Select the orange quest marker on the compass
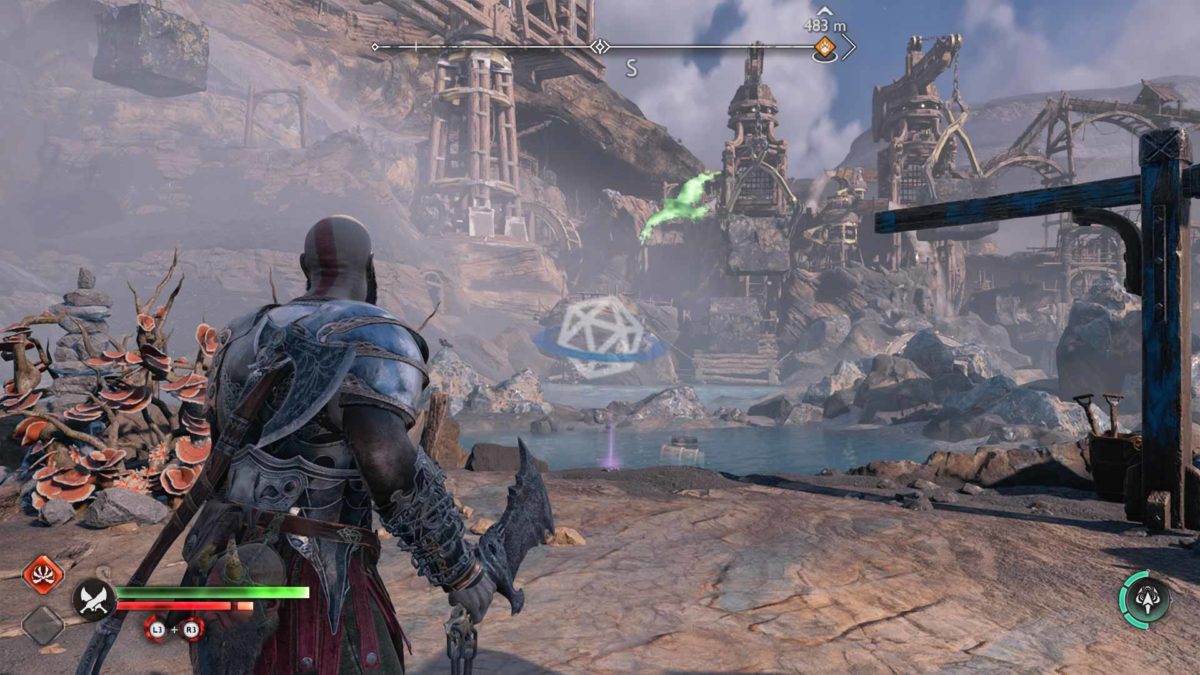This screenshot has width=1200, height=675. [824, 46]
